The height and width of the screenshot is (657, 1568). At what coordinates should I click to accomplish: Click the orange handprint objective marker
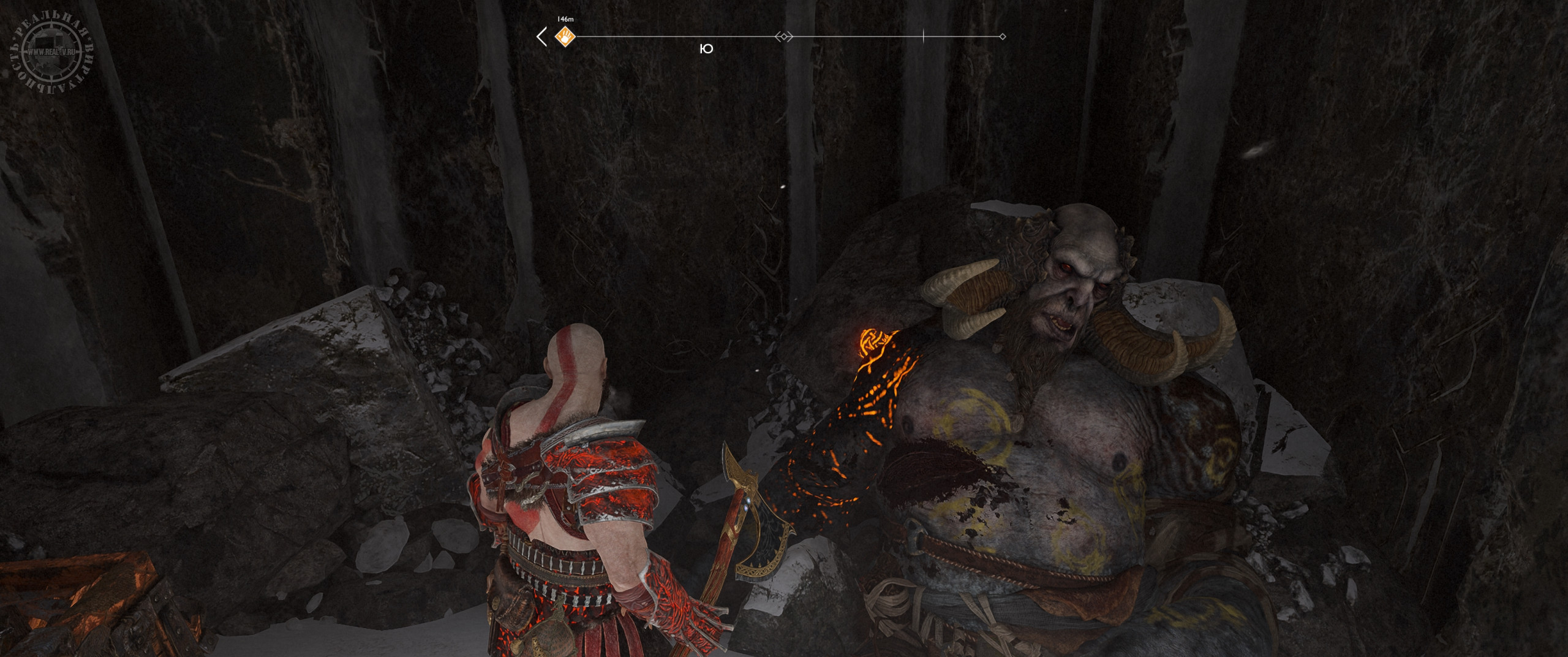pos(565,37)
